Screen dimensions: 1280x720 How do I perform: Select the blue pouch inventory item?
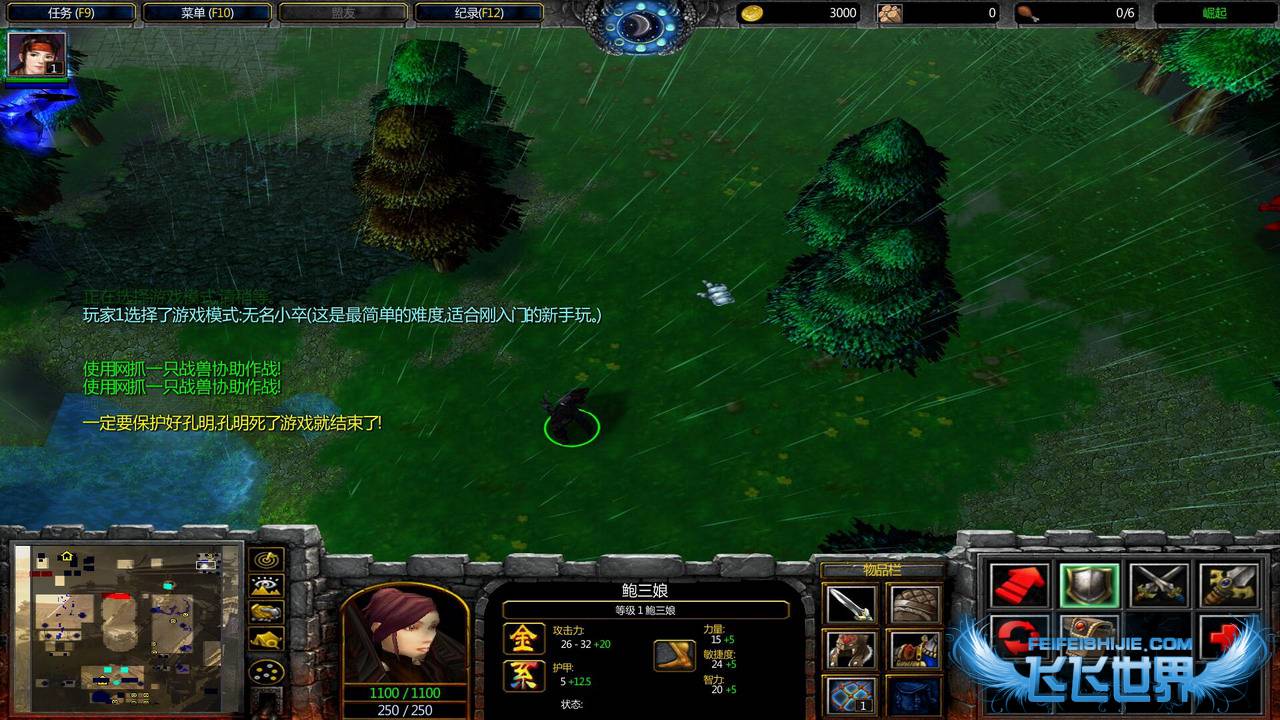(913, 694)
